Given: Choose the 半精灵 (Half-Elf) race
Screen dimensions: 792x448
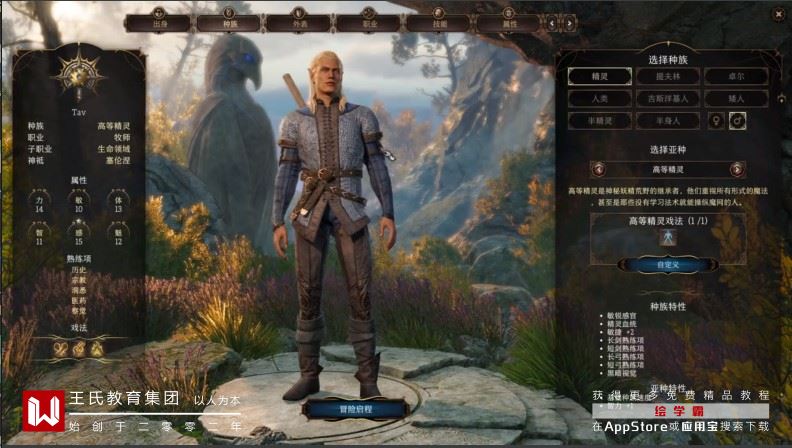Looking at the screenshot, I should [x=600, y=120].
